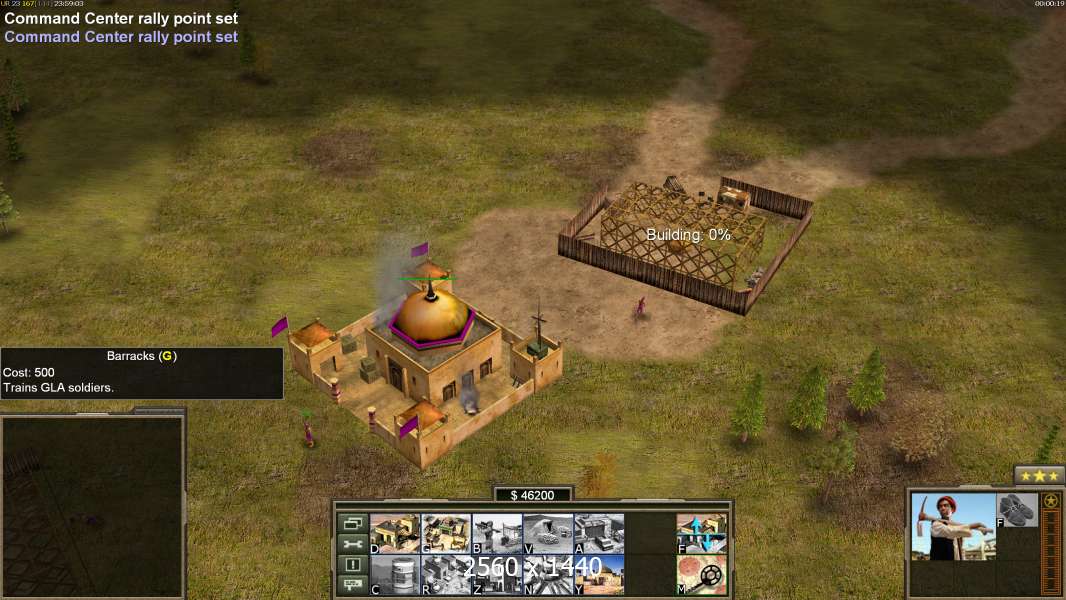
Task: Choose the Arms Dealer build icon (A)
Action: 599,533
